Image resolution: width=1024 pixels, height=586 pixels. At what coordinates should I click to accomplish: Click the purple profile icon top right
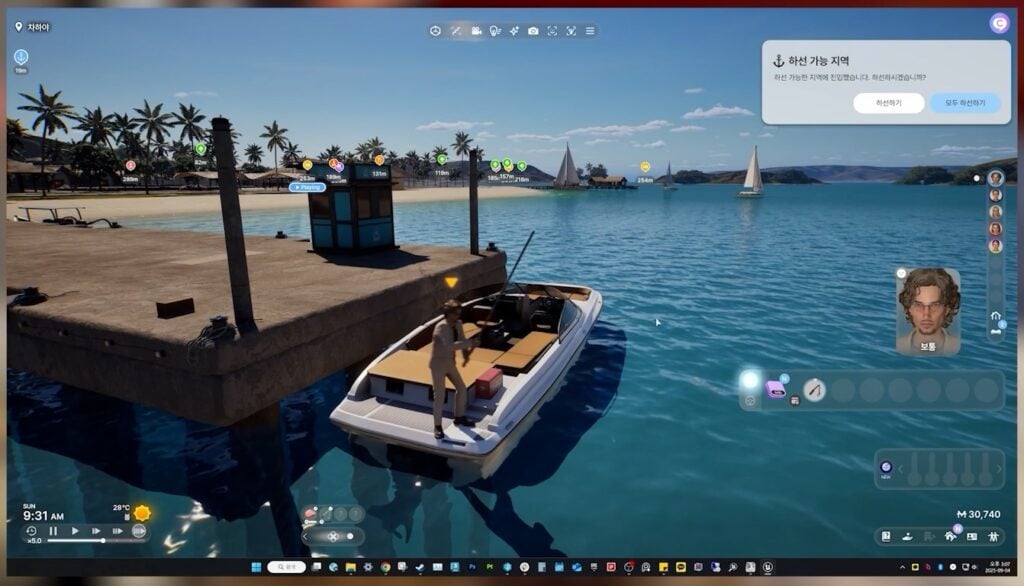[x=999, y=23]
